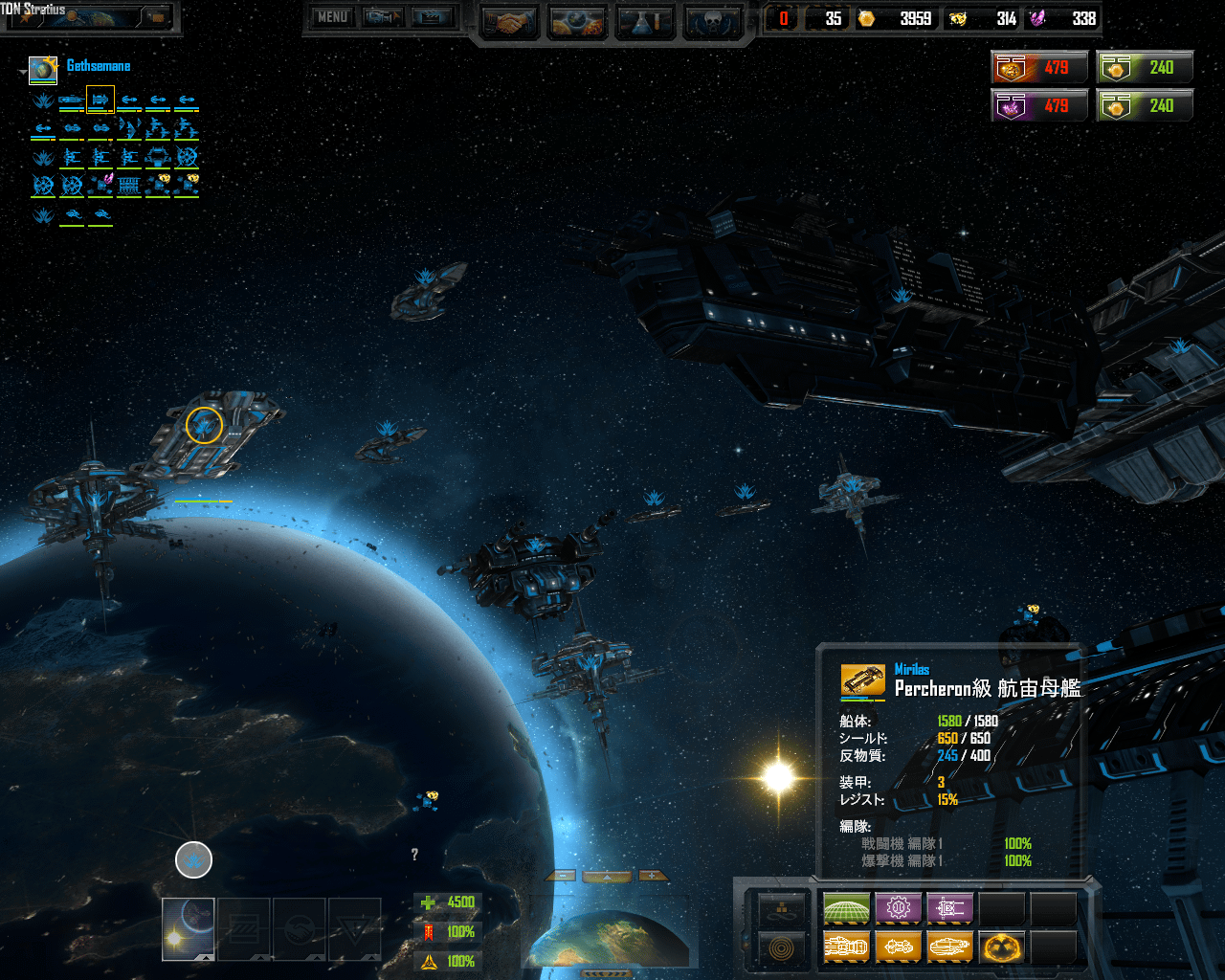The image size is (1225, 980).
Task: Toggle the concentric circles stance button
Action: [x=781, y=948]
